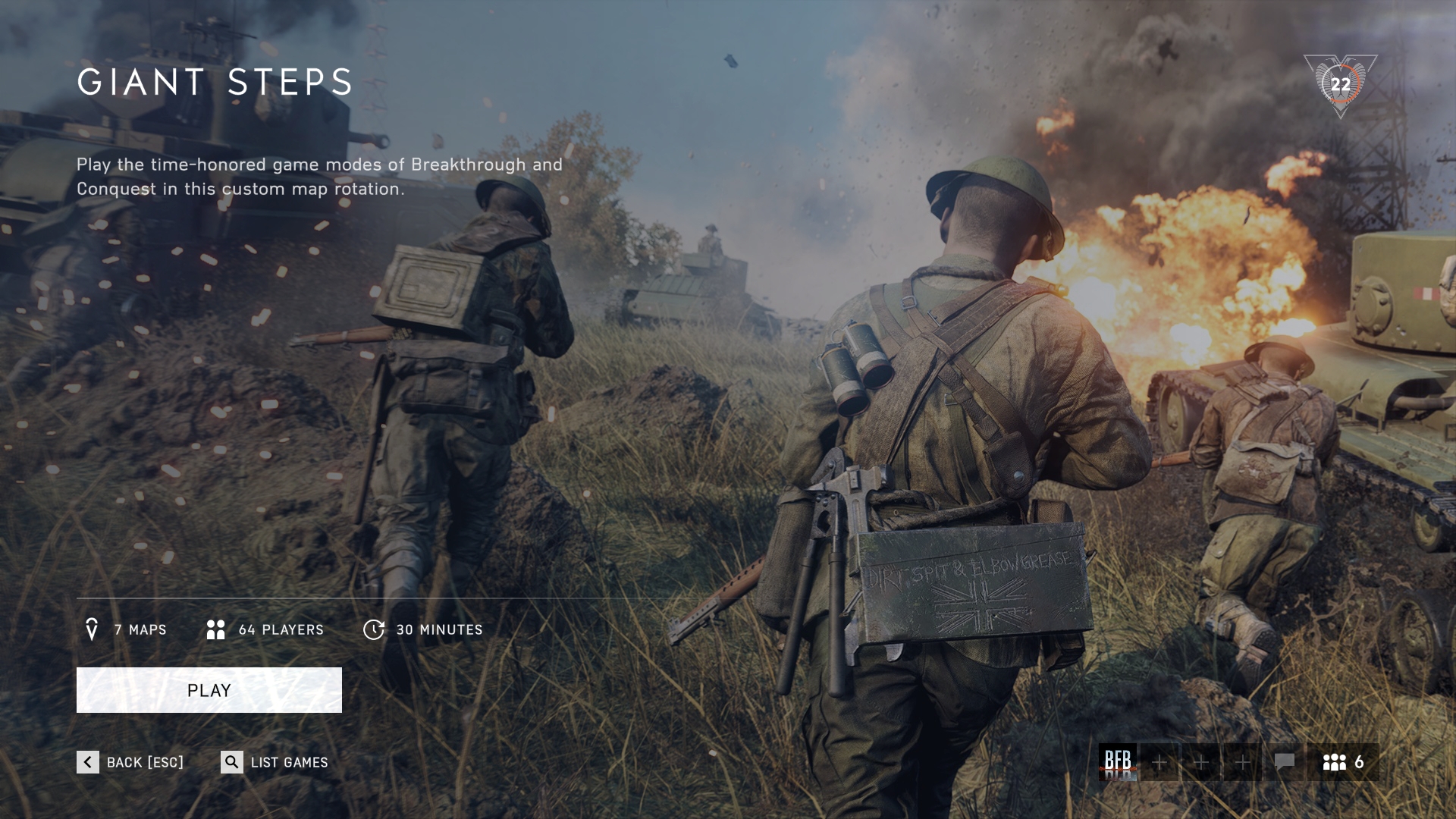Viewport: 1456px width, 819px height.
Task: Click the first empty plus slot
Action: point(1159,762)
